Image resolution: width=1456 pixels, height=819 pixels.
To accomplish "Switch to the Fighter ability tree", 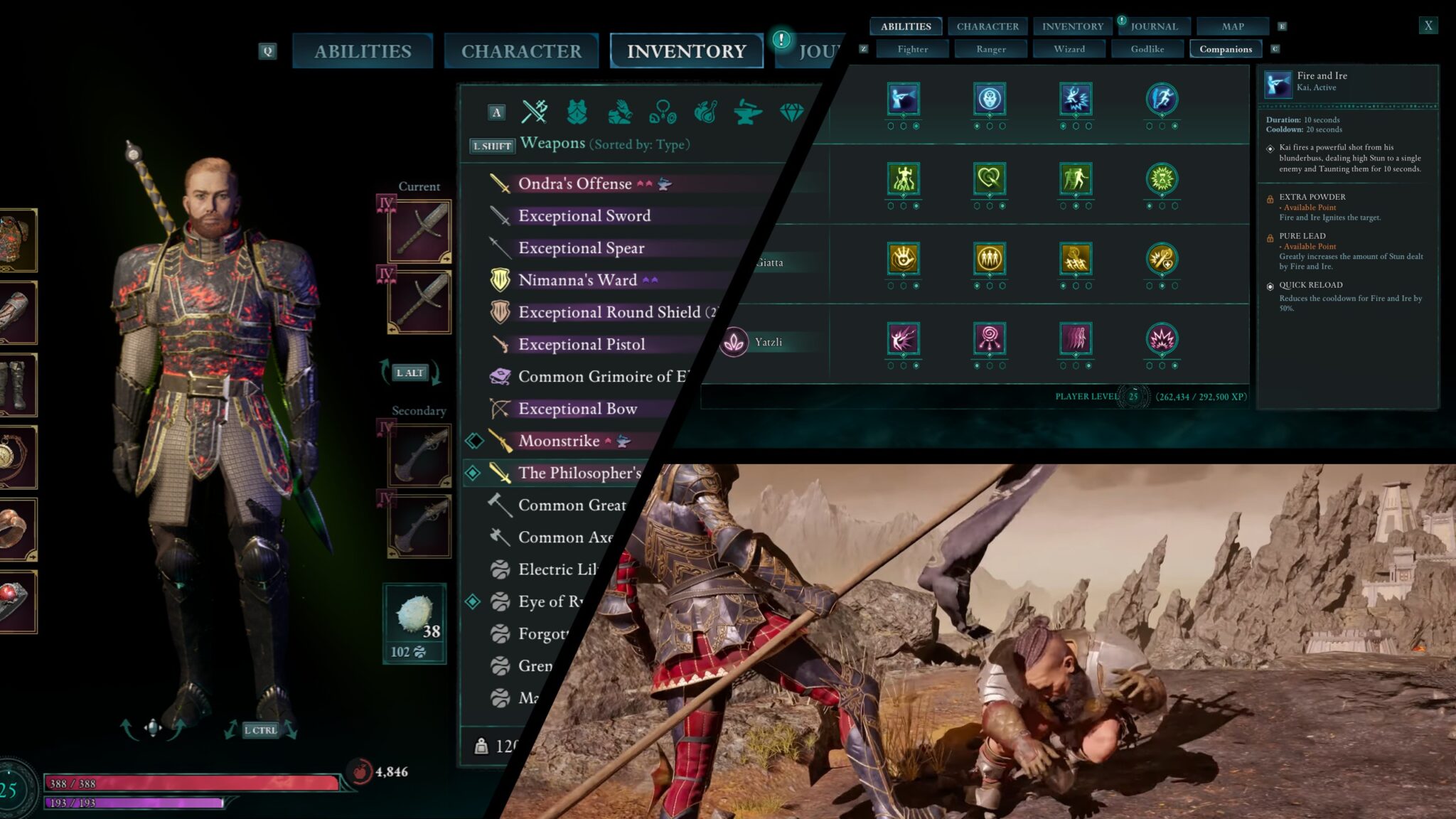I will coord(912,49).
